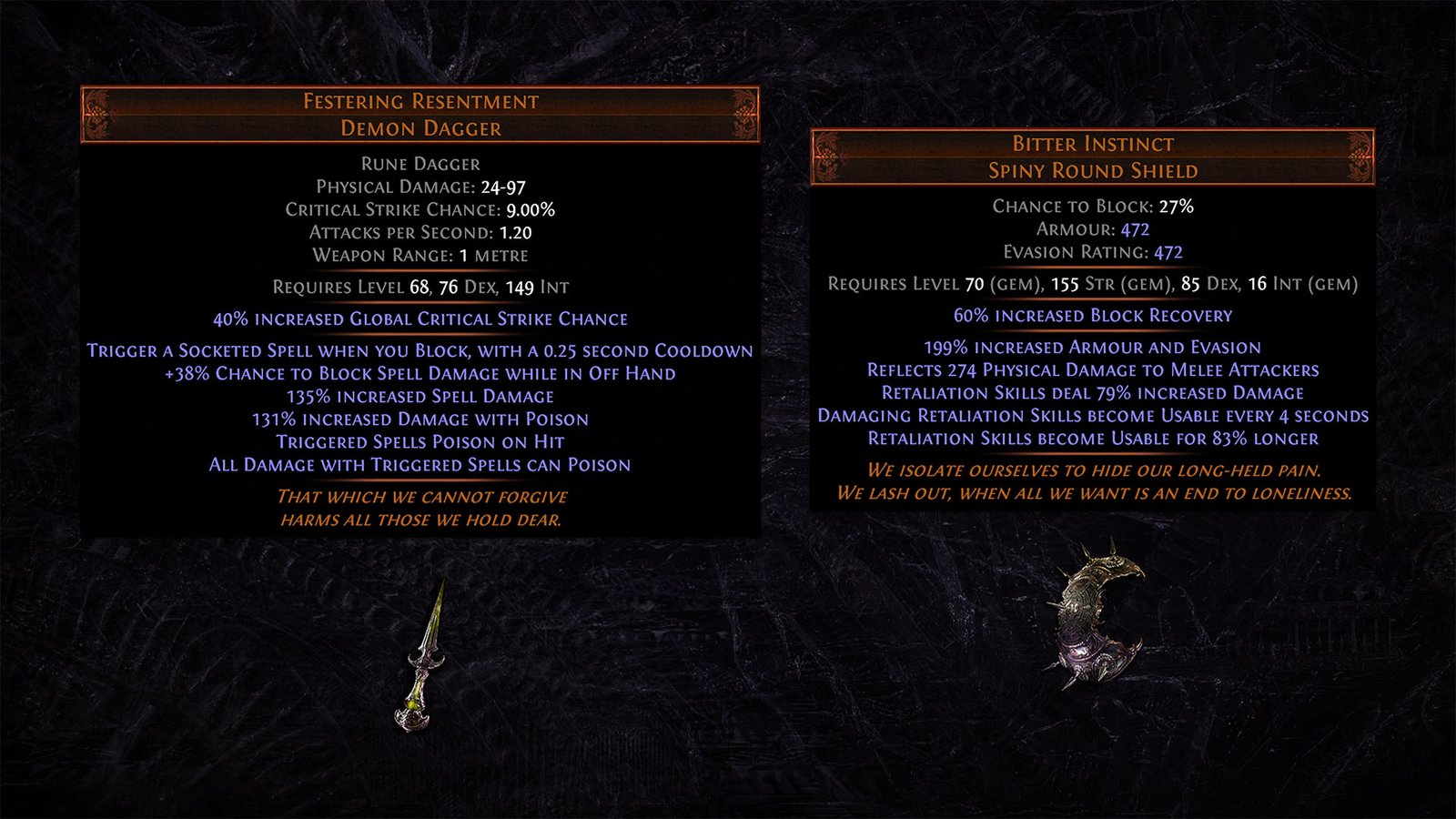
Task: Click the Armour 472 value on the shield
Action: point(1134,230)
